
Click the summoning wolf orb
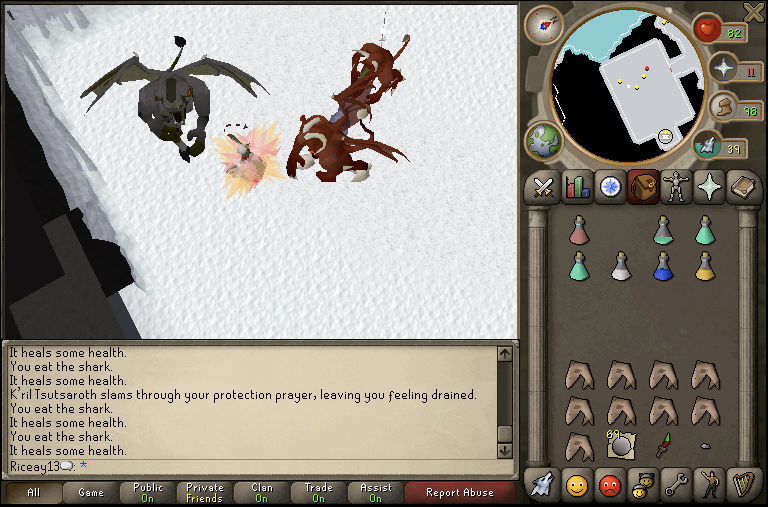coord(708,146)
